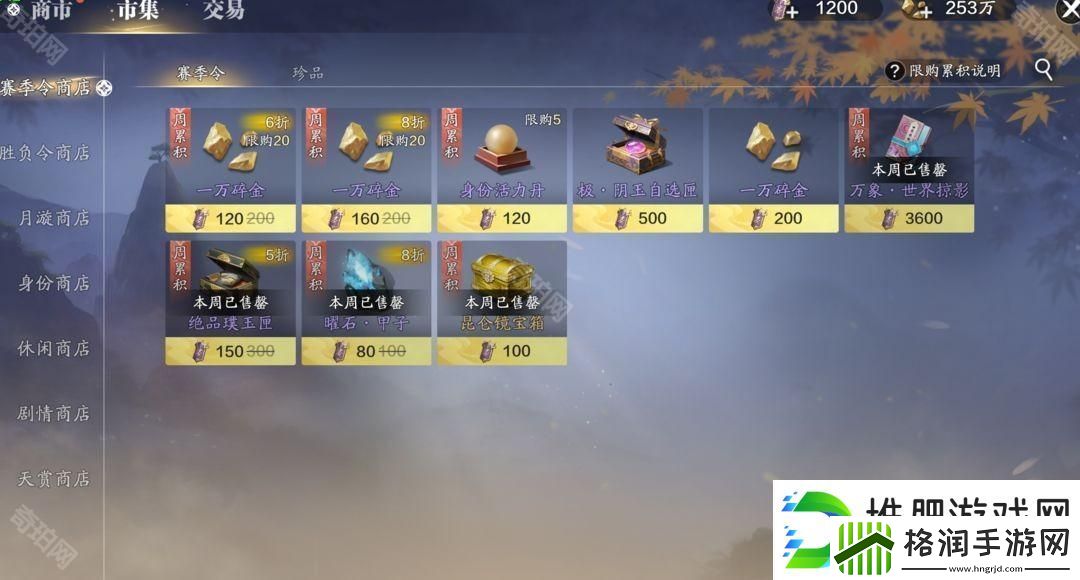Select the 珍品 sub-tab
The image size is (1080, 580).
click(307, 73)
